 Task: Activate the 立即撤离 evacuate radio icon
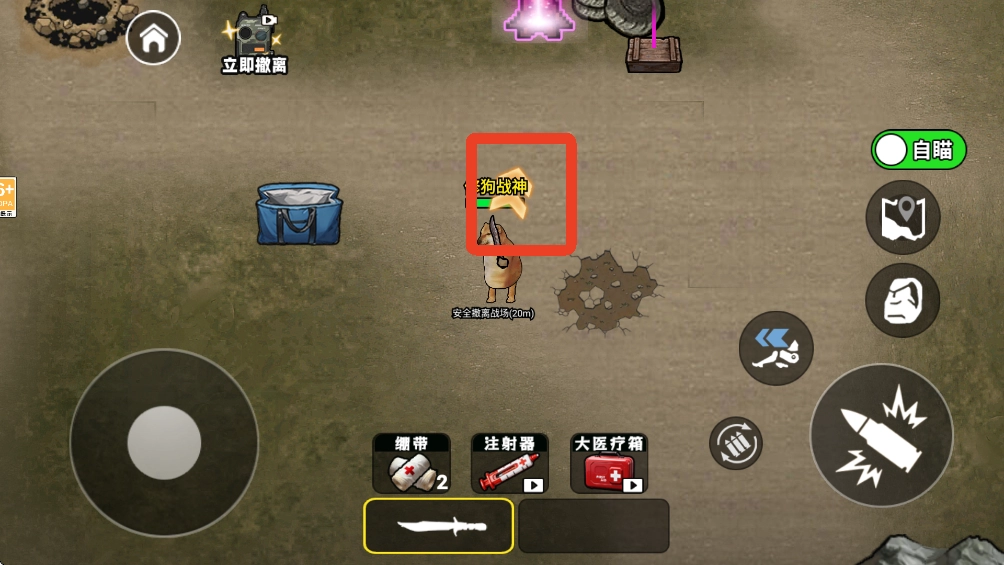tap(254, 37)
